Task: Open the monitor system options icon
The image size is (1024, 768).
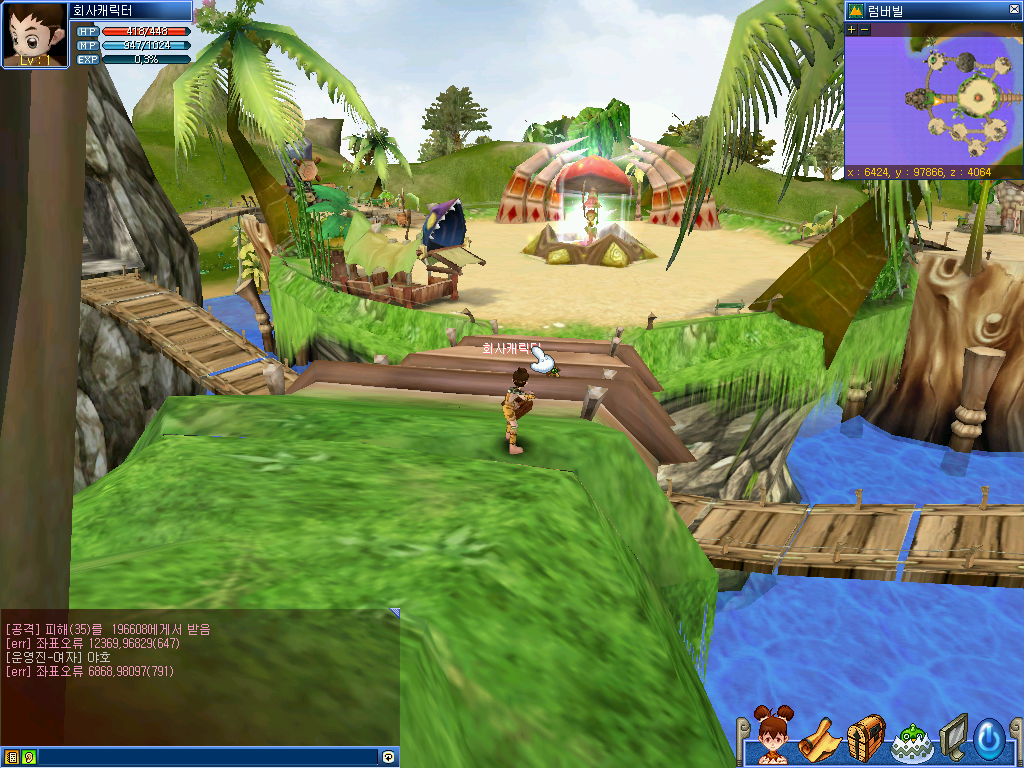Action: [953, 738]
